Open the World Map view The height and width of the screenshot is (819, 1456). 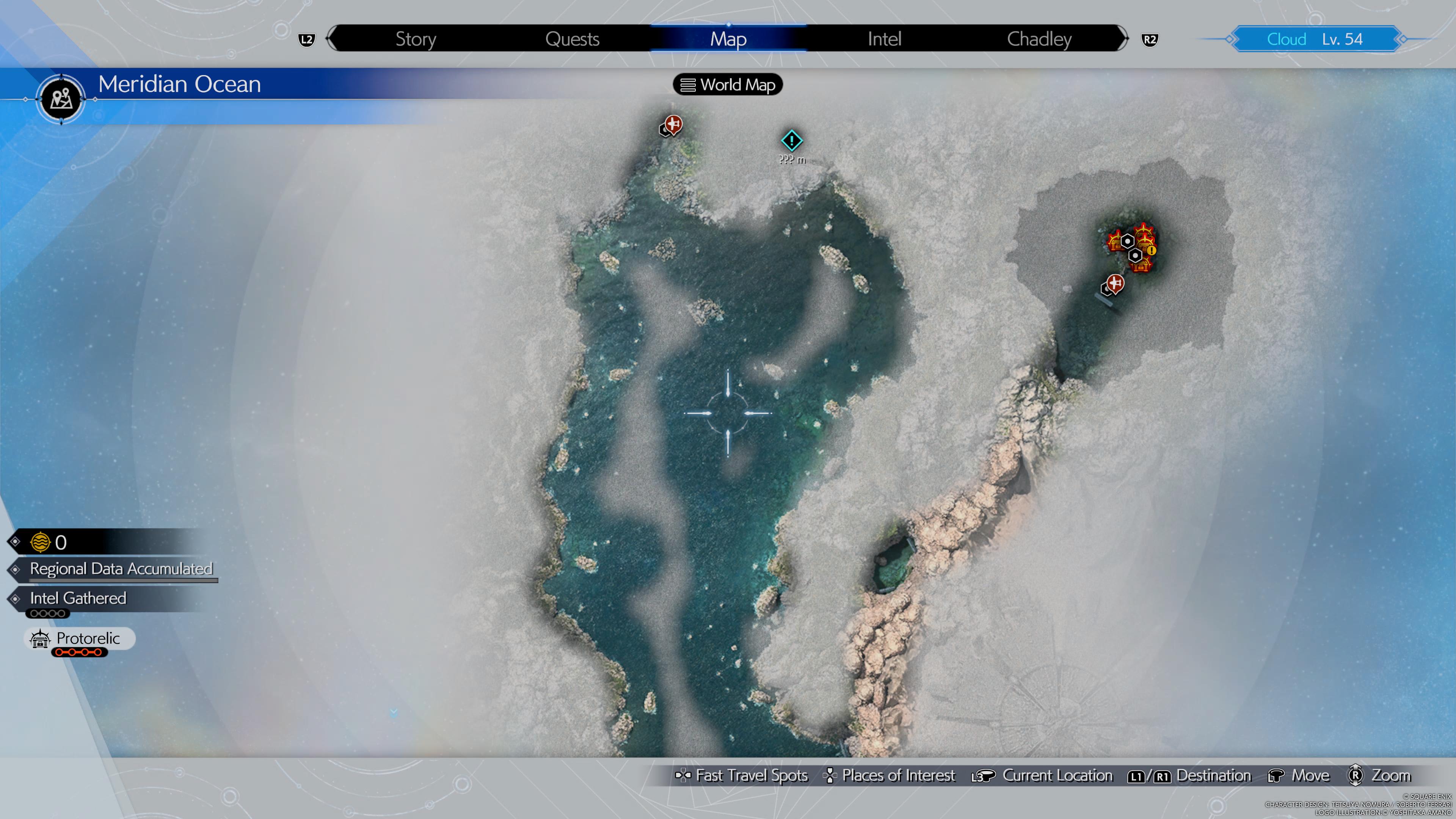(x=728, y=85)
